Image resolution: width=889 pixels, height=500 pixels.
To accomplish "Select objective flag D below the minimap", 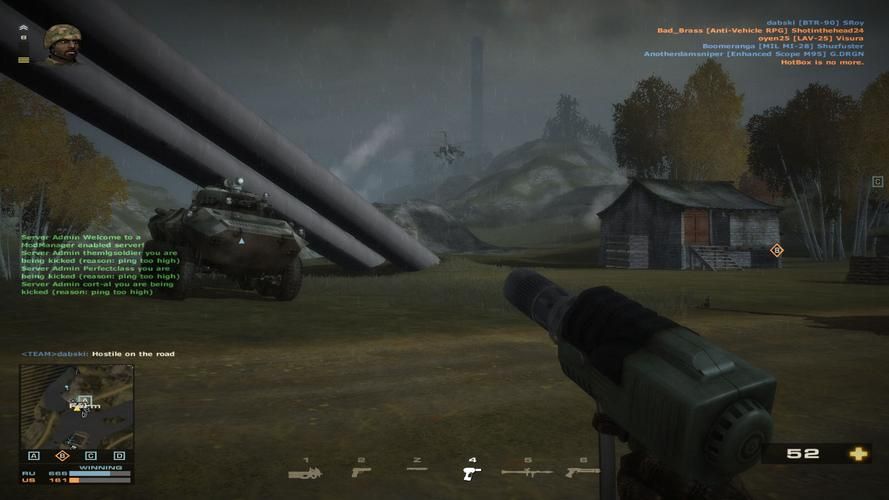I will 119,456.
